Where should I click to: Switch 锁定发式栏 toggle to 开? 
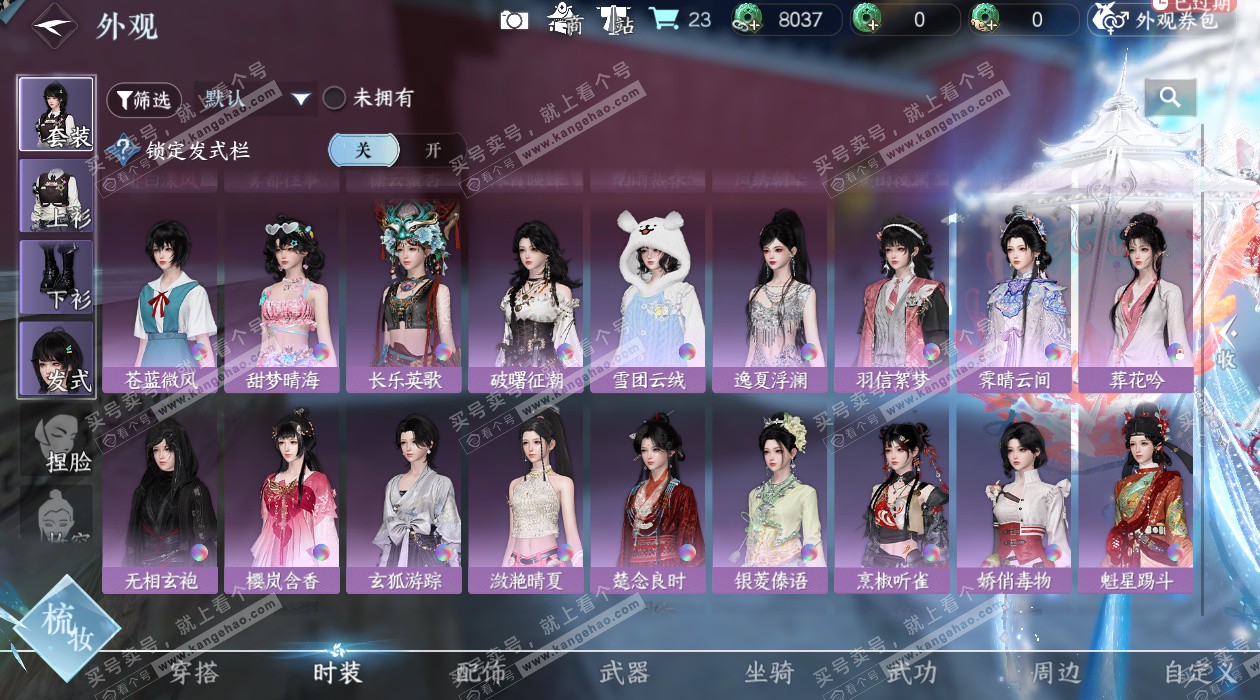pos(432,150)
